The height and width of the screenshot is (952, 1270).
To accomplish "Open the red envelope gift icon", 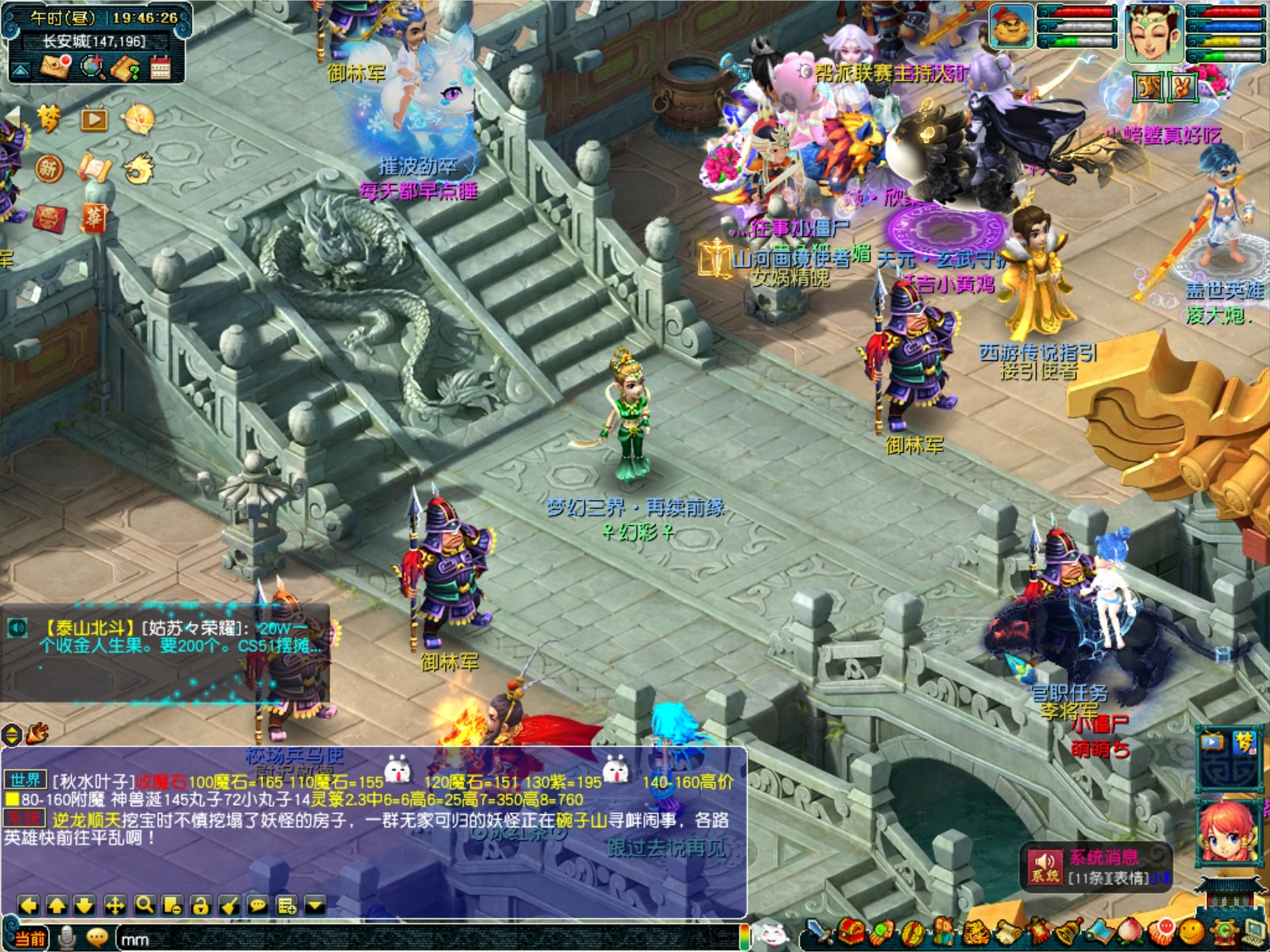I will (x=50, y=217).
